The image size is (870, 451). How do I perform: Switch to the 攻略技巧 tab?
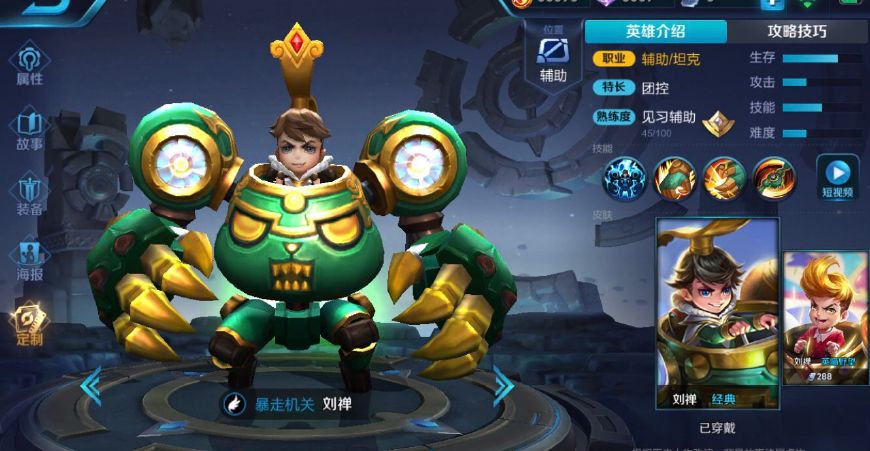(796, 31)
